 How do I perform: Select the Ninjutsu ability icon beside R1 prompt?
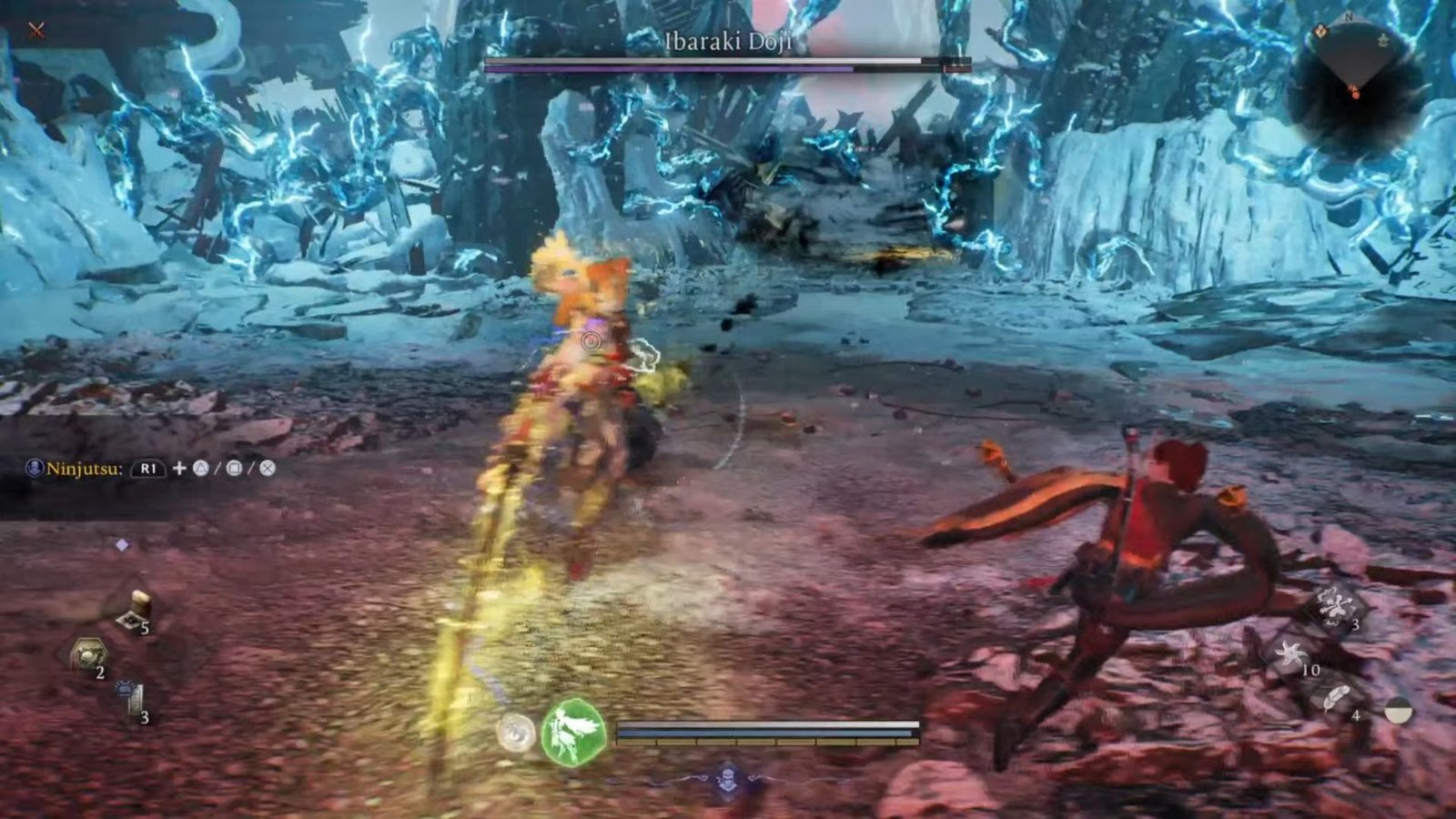coord(34,467)
